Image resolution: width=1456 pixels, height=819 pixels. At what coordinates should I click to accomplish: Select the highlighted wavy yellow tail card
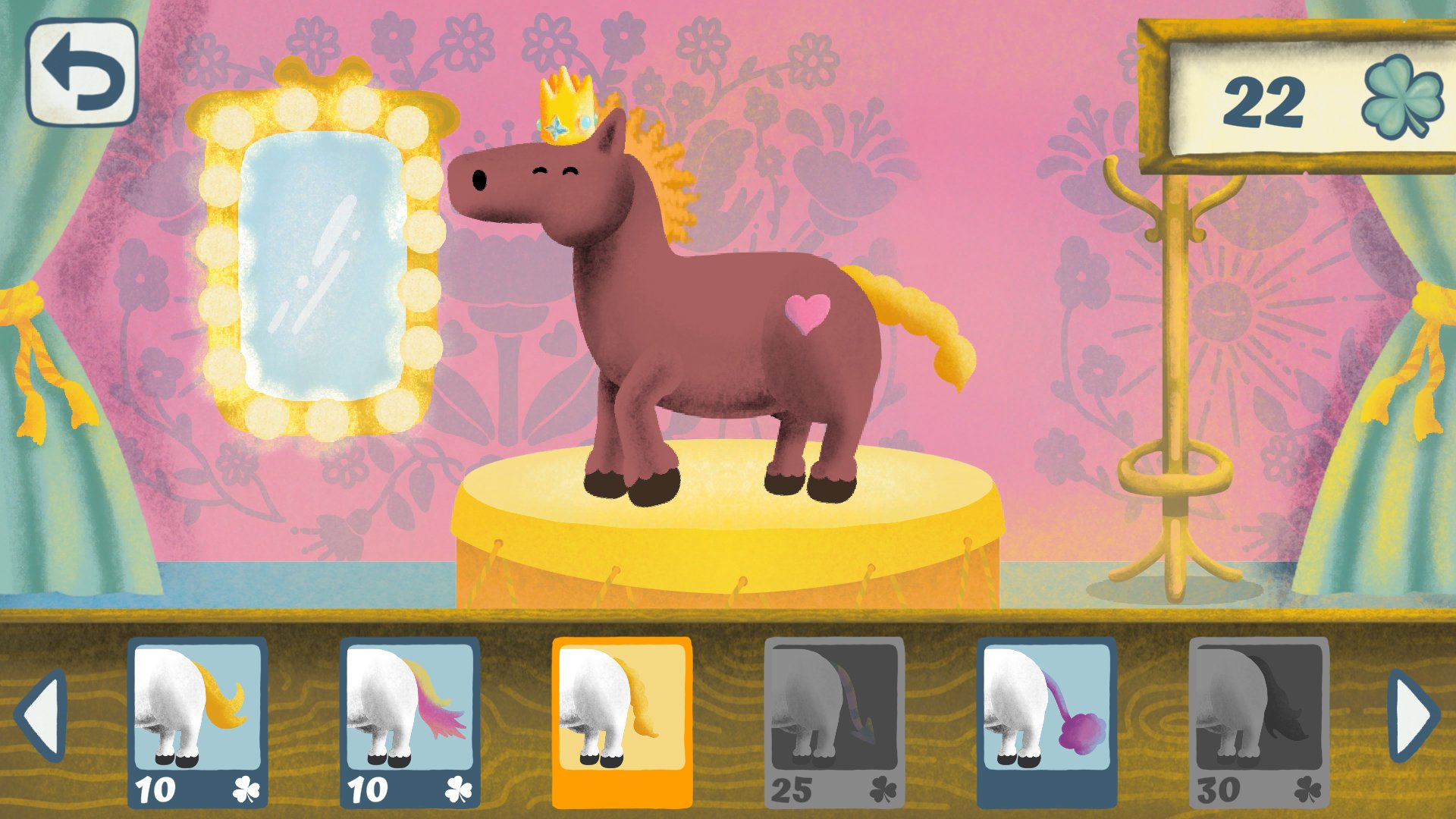[622, 722]
